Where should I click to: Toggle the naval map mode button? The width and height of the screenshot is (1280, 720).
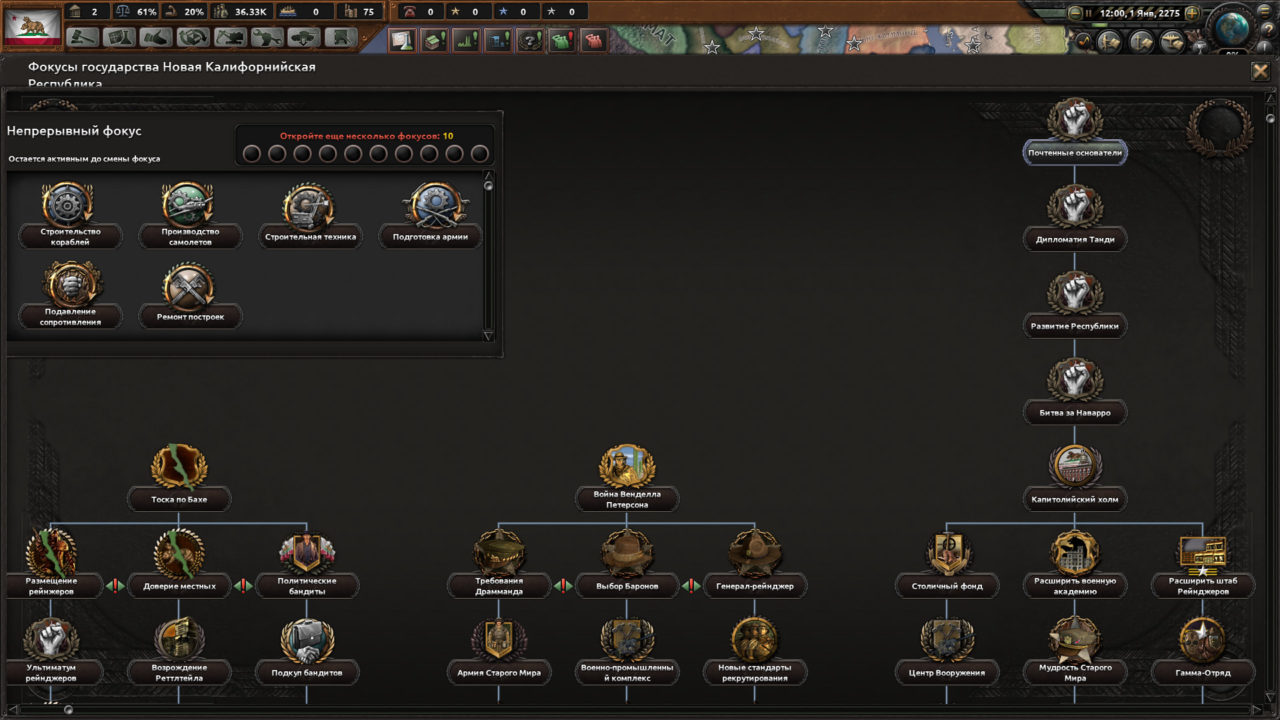1139,42
